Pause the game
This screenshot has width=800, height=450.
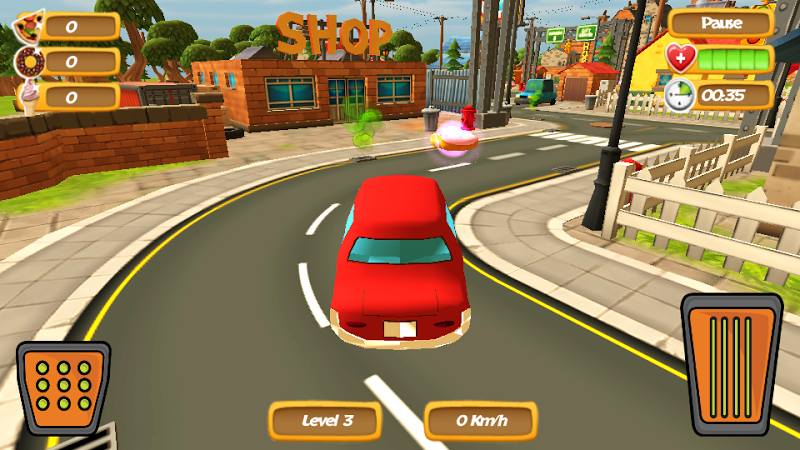[x=720, y=23]
